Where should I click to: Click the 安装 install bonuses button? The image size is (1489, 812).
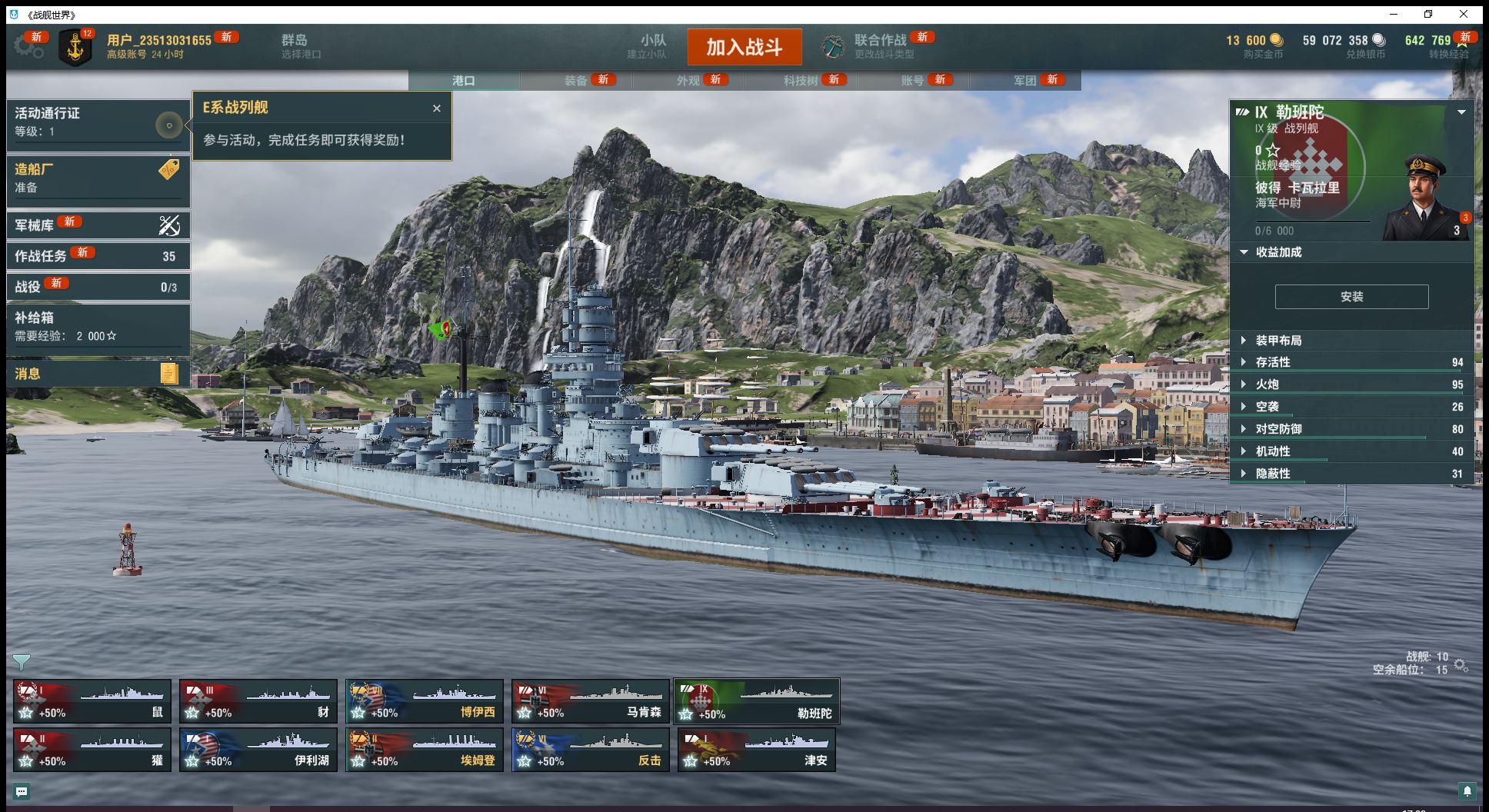[x=1351, y=297]
